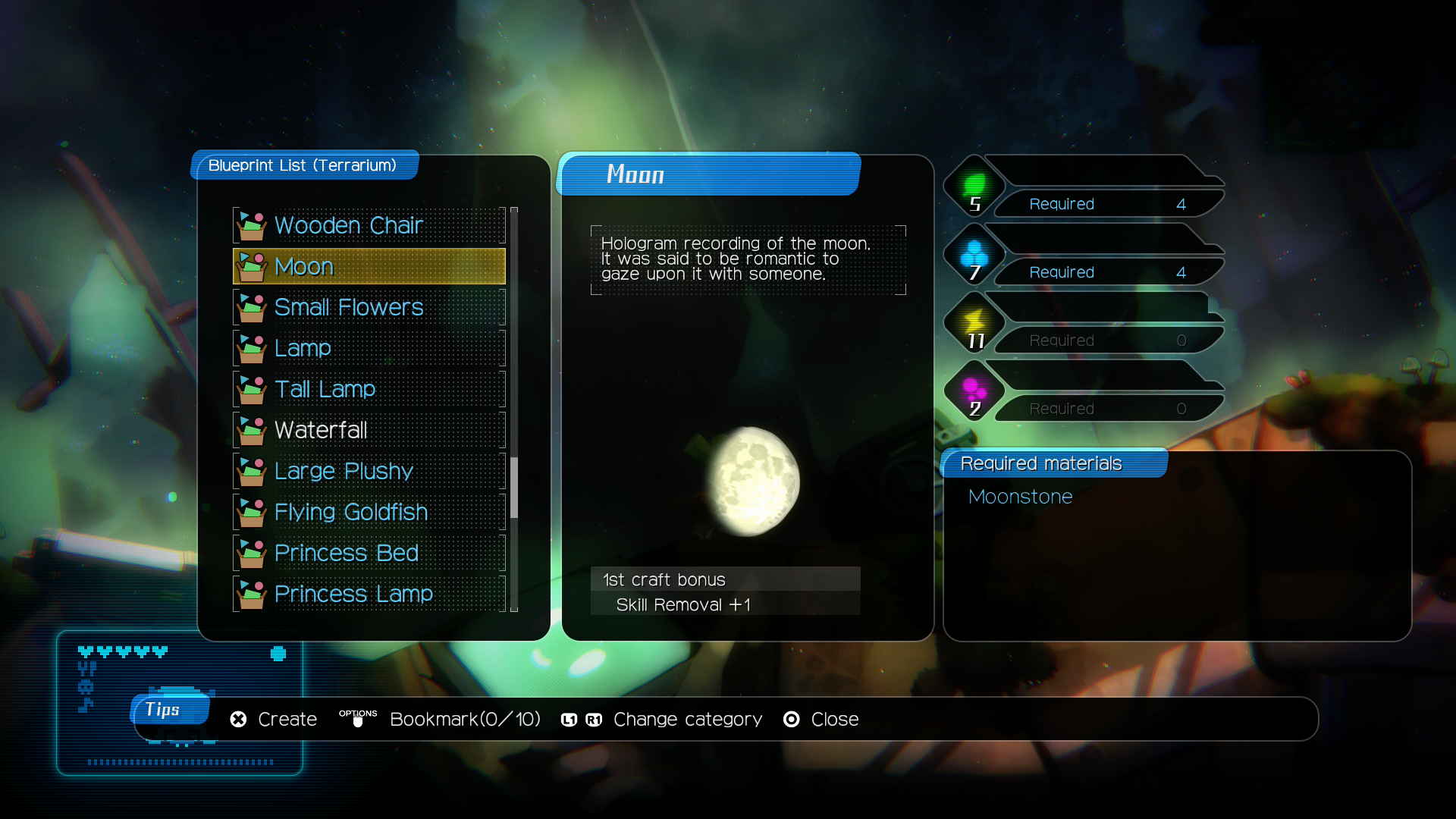Toggle the Circle Close action
Viewport: 1456px width, 819px height.
tap(790, 719)
